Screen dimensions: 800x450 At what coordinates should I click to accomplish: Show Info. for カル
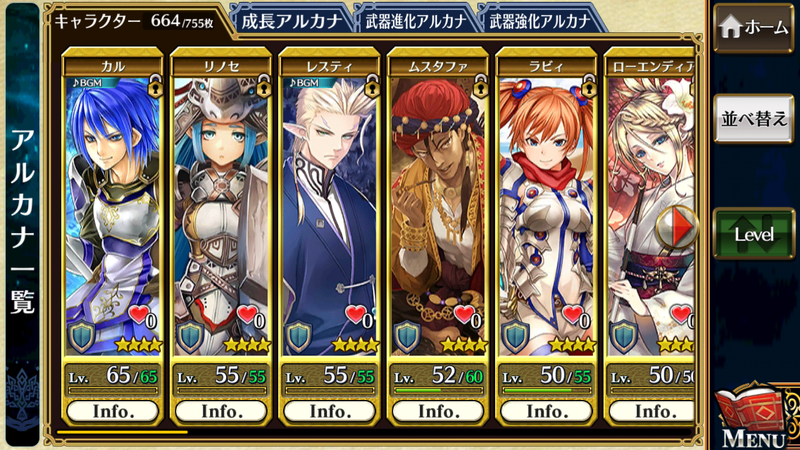click(113, 411)
